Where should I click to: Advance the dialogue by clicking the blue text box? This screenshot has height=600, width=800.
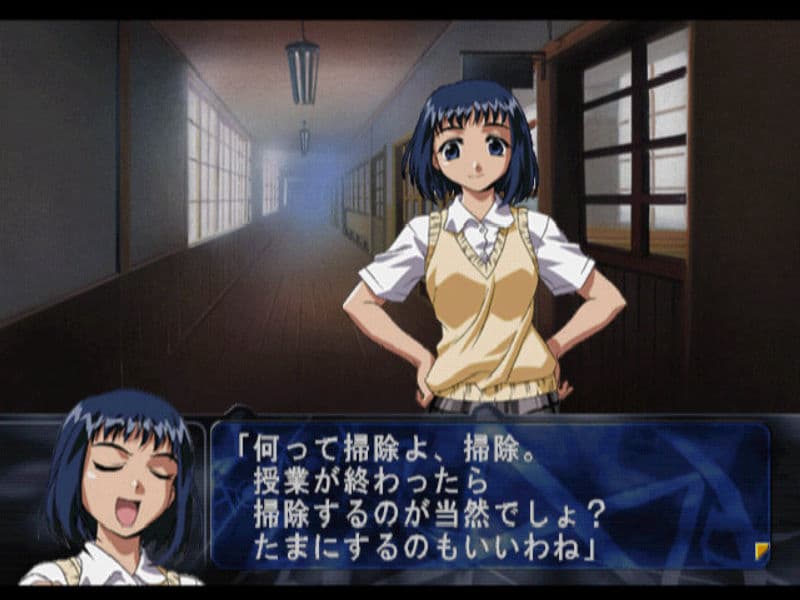pyautogui.click(x=490, y=495)
